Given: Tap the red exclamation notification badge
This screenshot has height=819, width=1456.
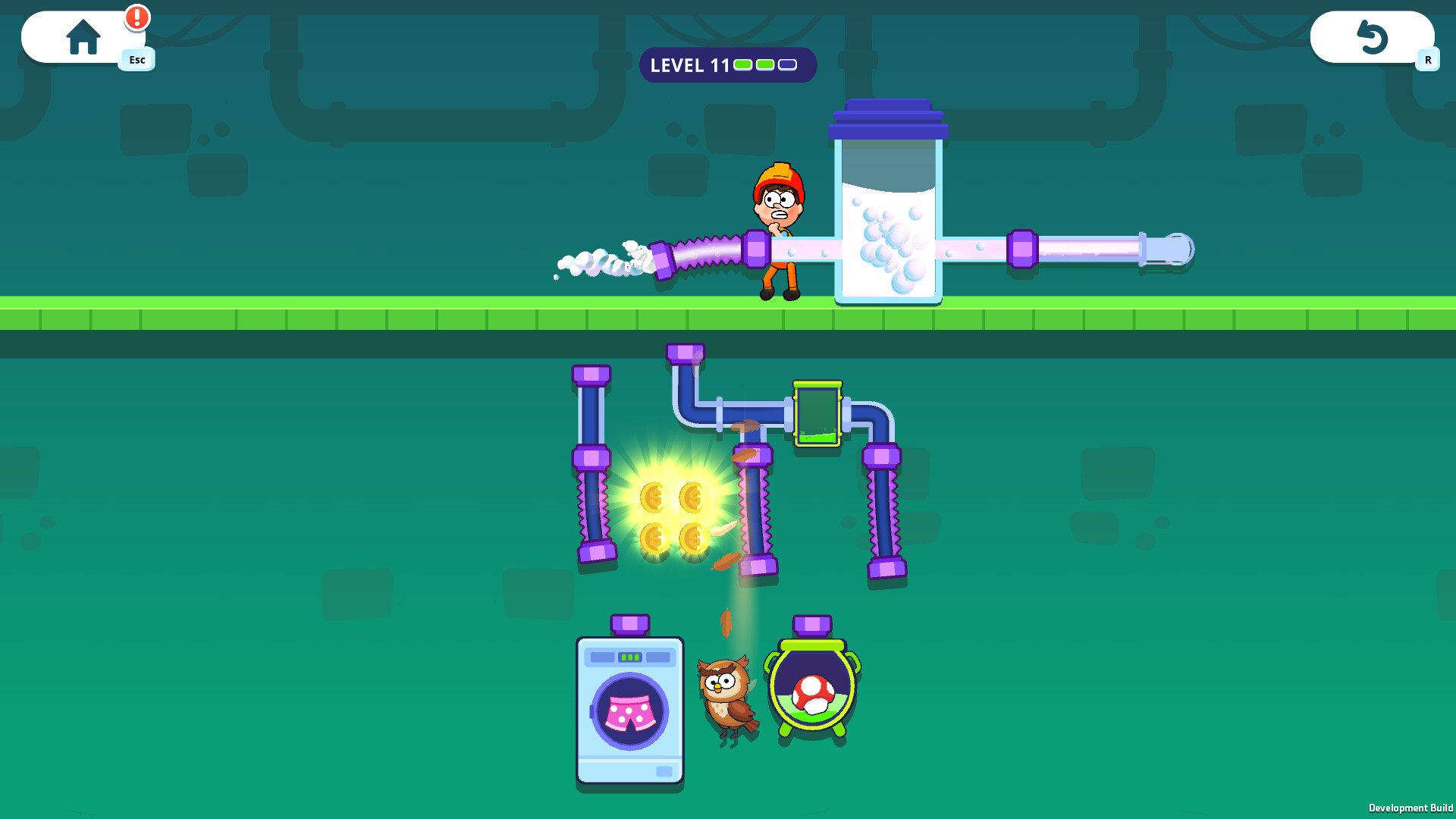Looking at the screenshot, I should point(136,17).
